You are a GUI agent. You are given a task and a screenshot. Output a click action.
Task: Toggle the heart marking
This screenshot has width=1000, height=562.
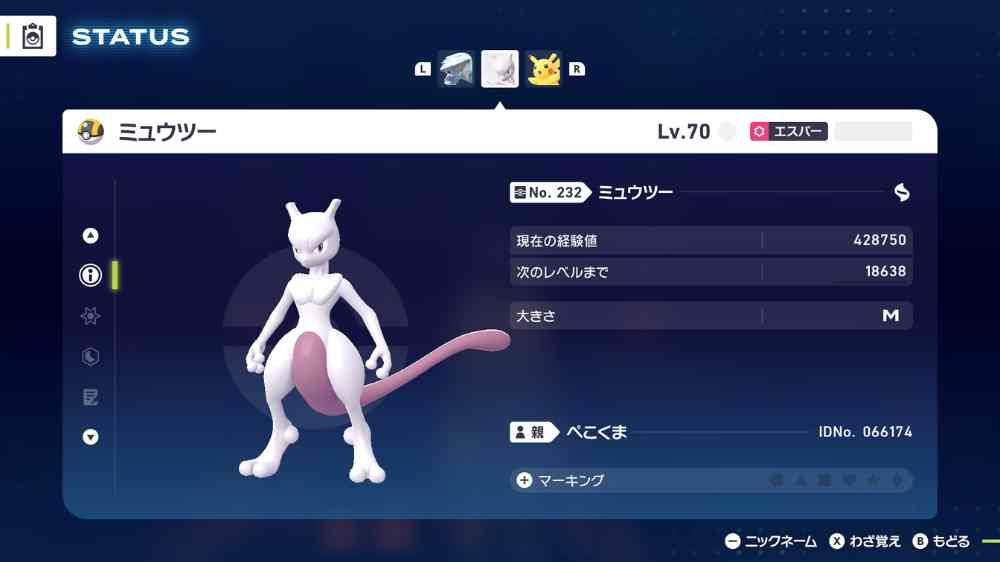[x=849, y=481]
